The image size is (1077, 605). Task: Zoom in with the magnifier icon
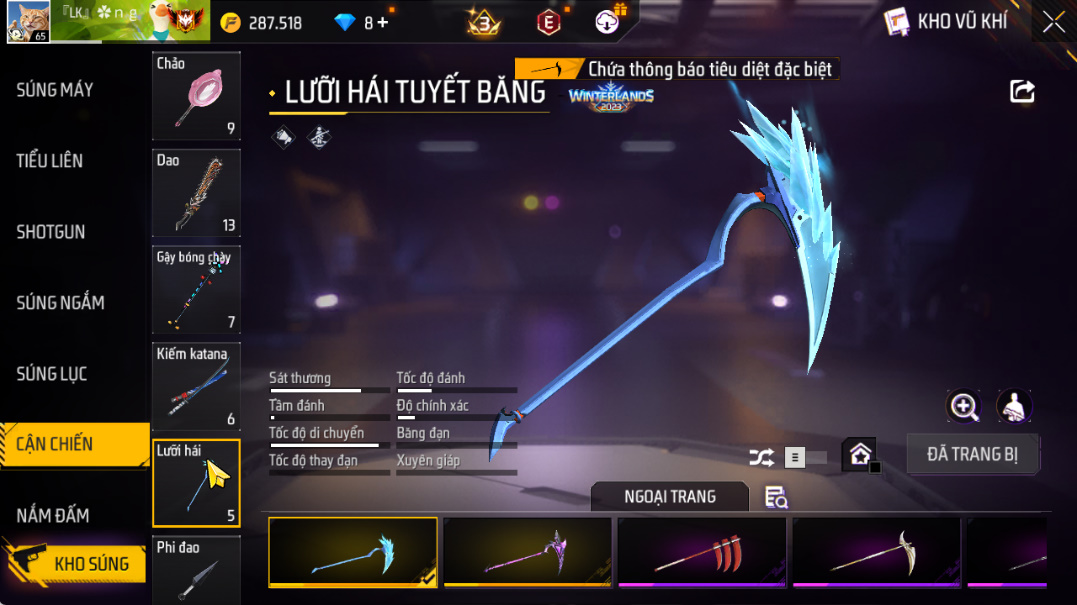(964, 405)
